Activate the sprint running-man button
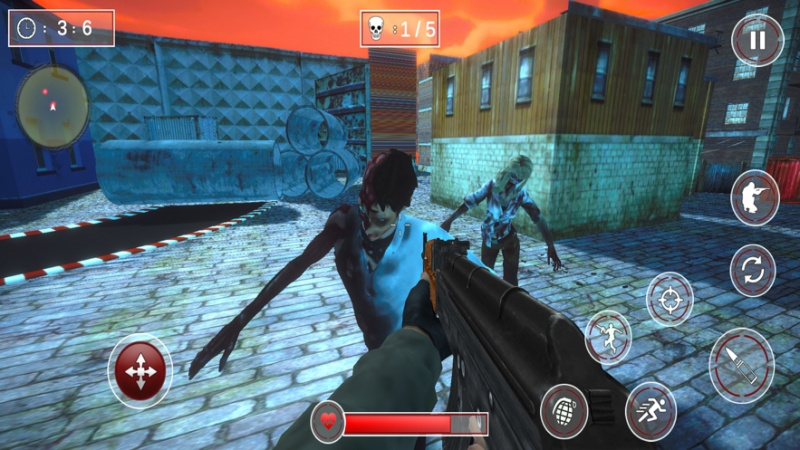The height and width of the screenshot is (450, 800). (x=651, y=410)
